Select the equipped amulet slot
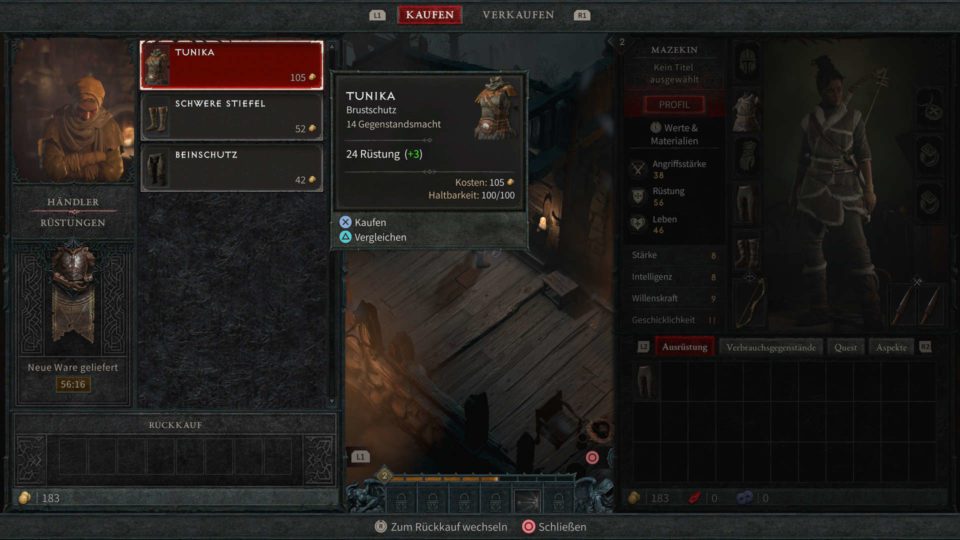This screenshot has height=540, width=960. point(930,105)
